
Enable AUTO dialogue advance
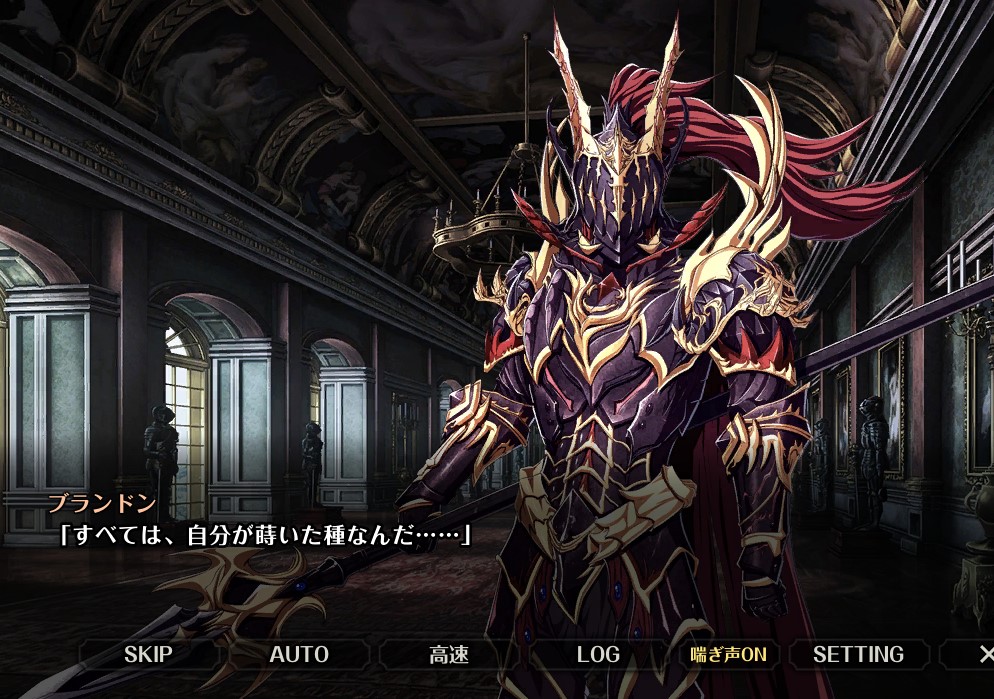point(299,655)
